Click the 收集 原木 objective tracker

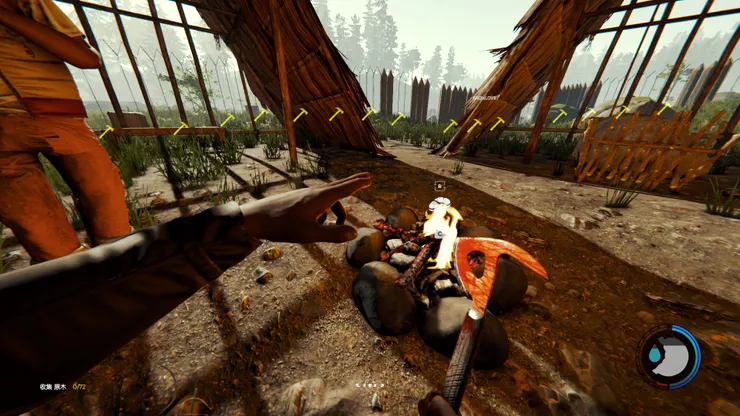(63, 386)
